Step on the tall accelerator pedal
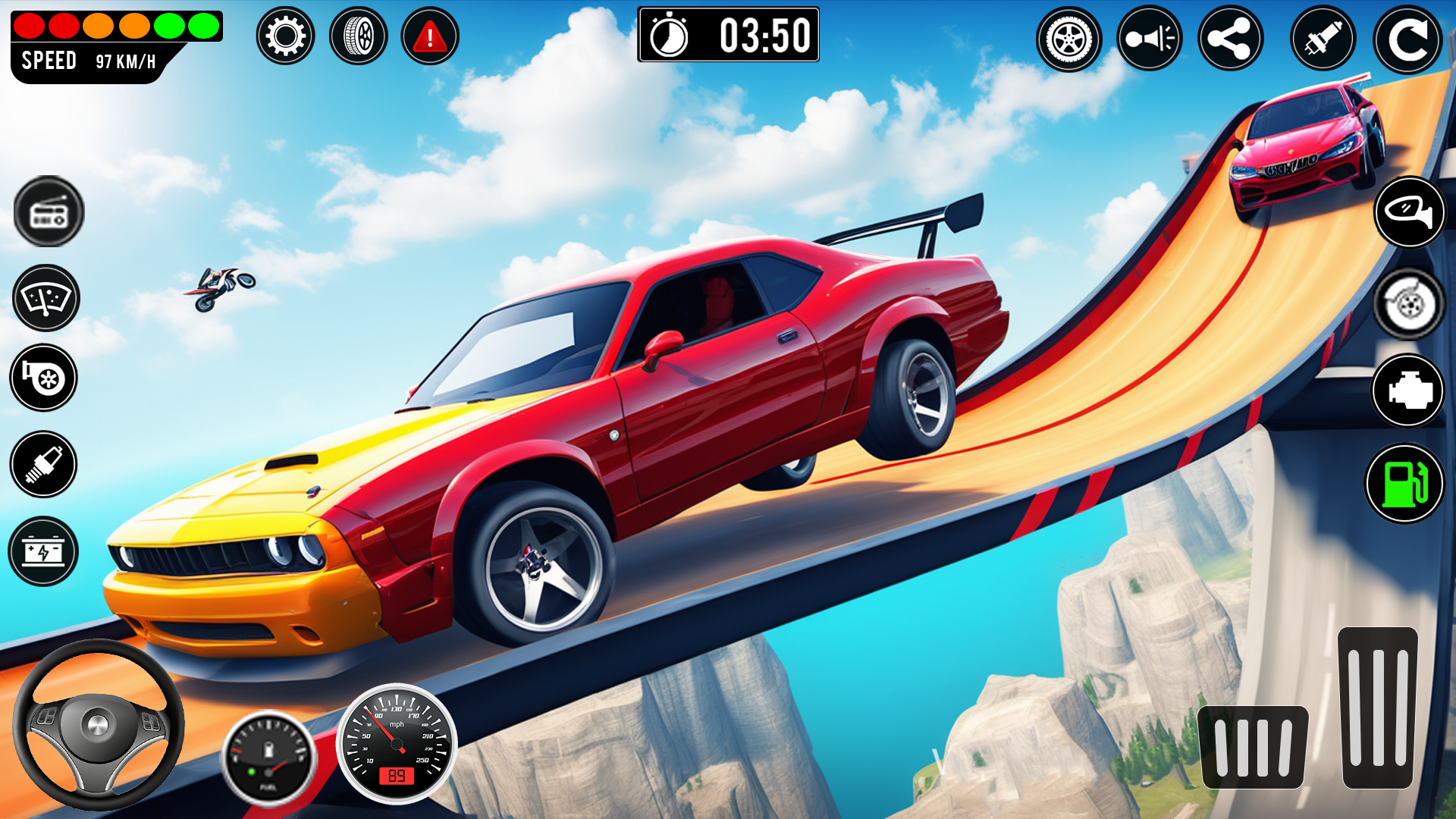Image resolution: width=1456 pixels, height=819 pixels. (x=1378, y=707)
